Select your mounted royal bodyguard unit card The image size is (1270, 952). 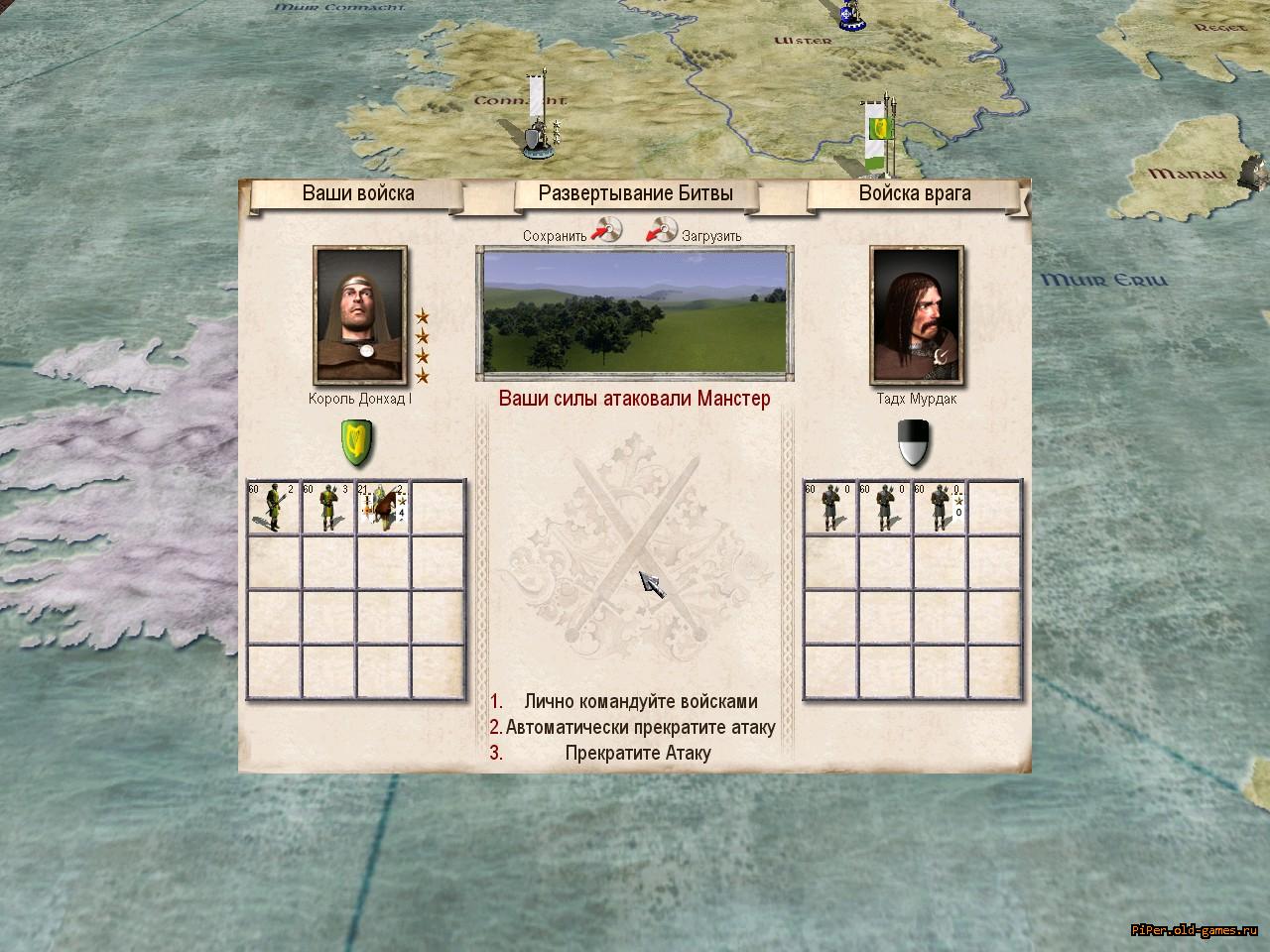384,507
